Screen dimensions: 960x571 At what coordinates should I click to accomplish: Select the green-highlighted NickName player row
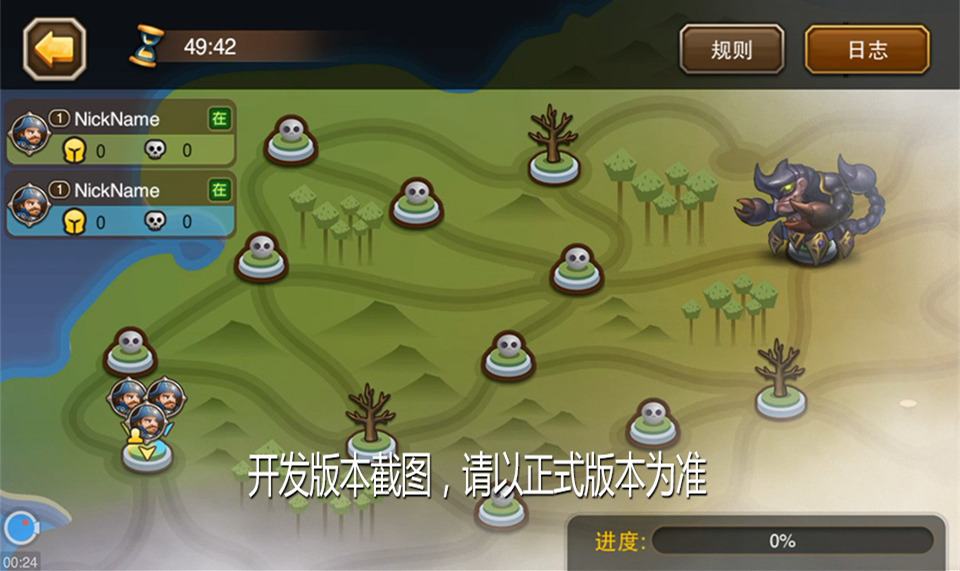pos(121,133)
